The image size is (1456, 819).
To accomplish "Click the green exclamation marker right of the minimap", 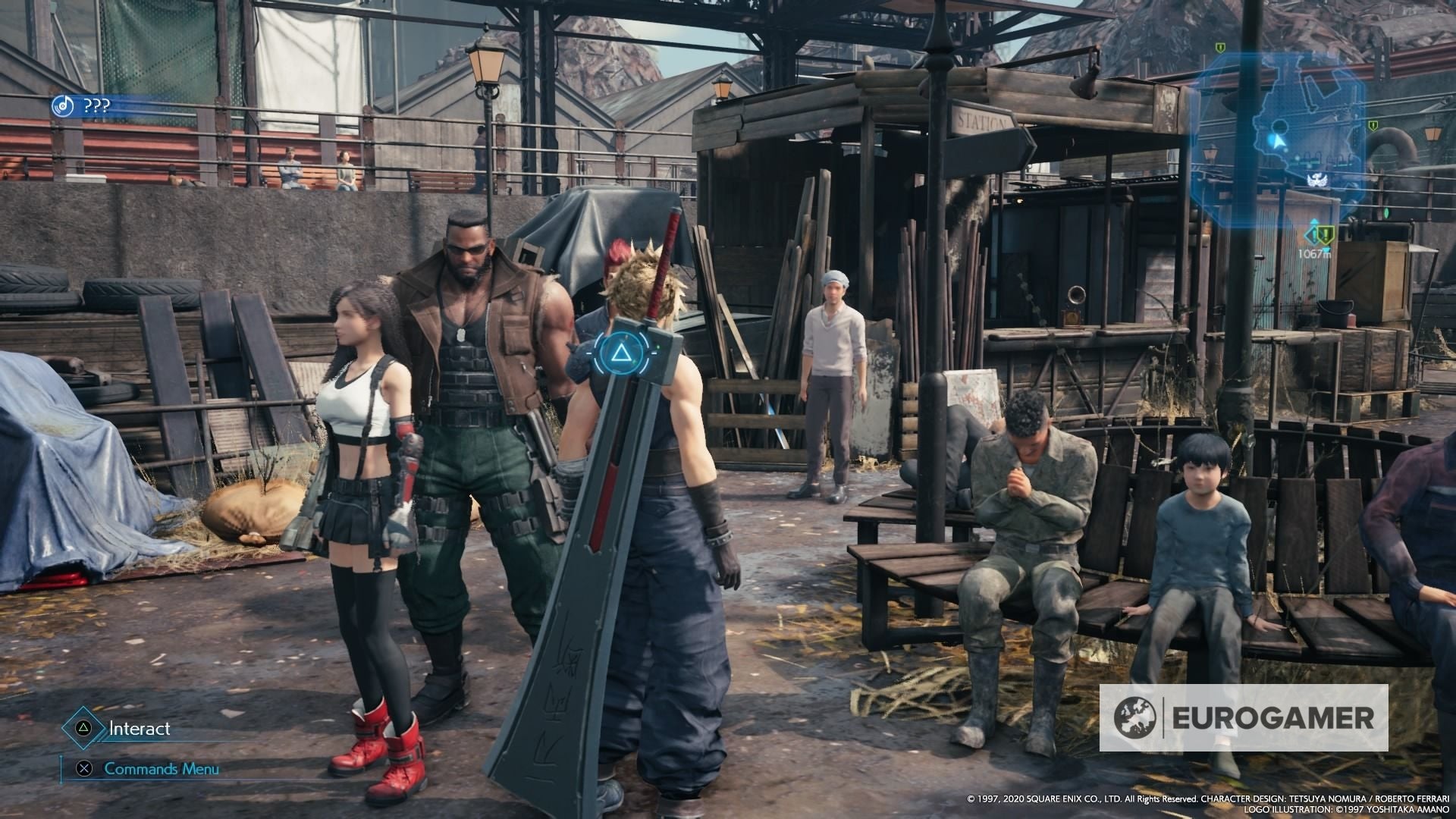I will (x=1373, y=126).
